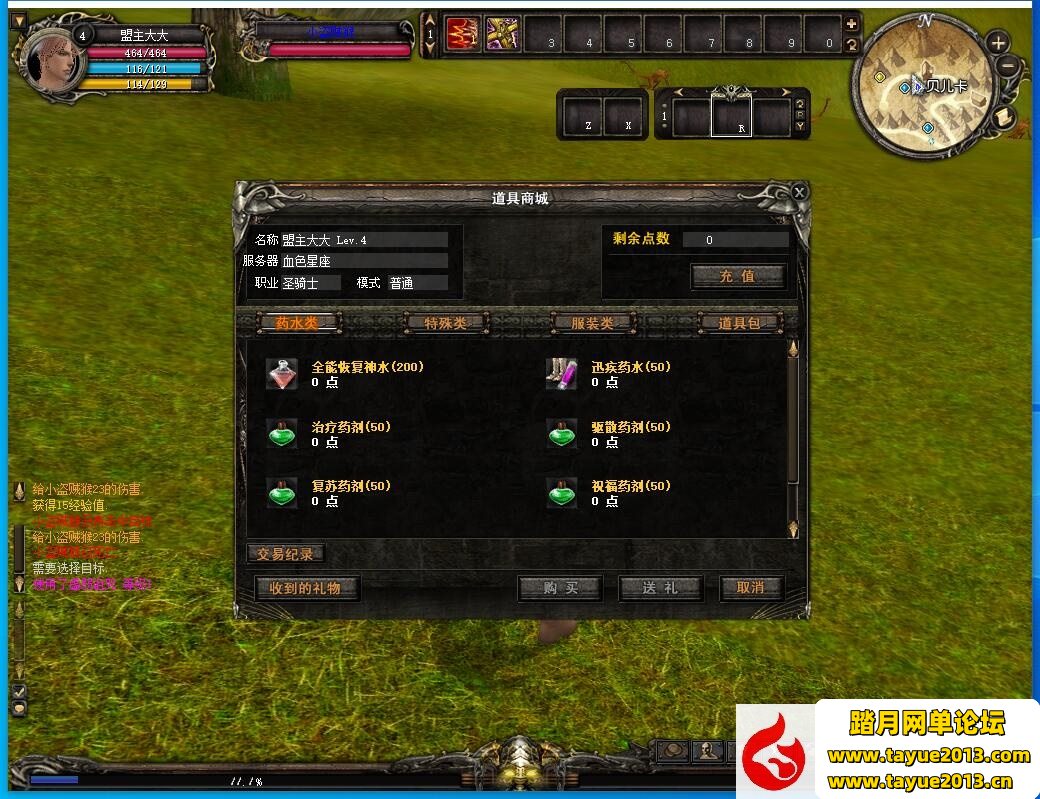This screenshot has width=1040, height=799.
Task: Choose the 迅疾药水 purple potion
Action: 562,374
